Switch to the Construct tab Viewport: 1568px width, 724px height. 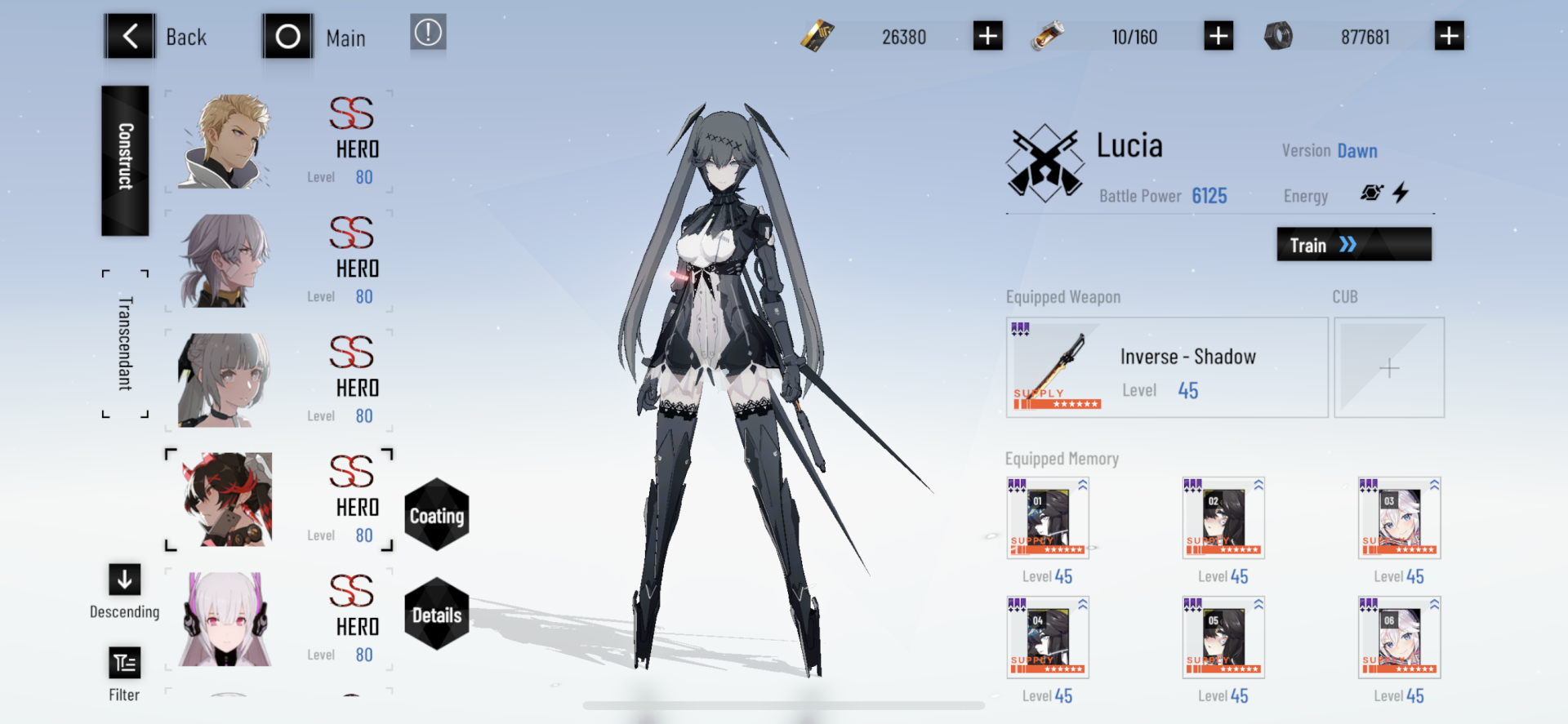pyautogui.click(x=123, y=160)
